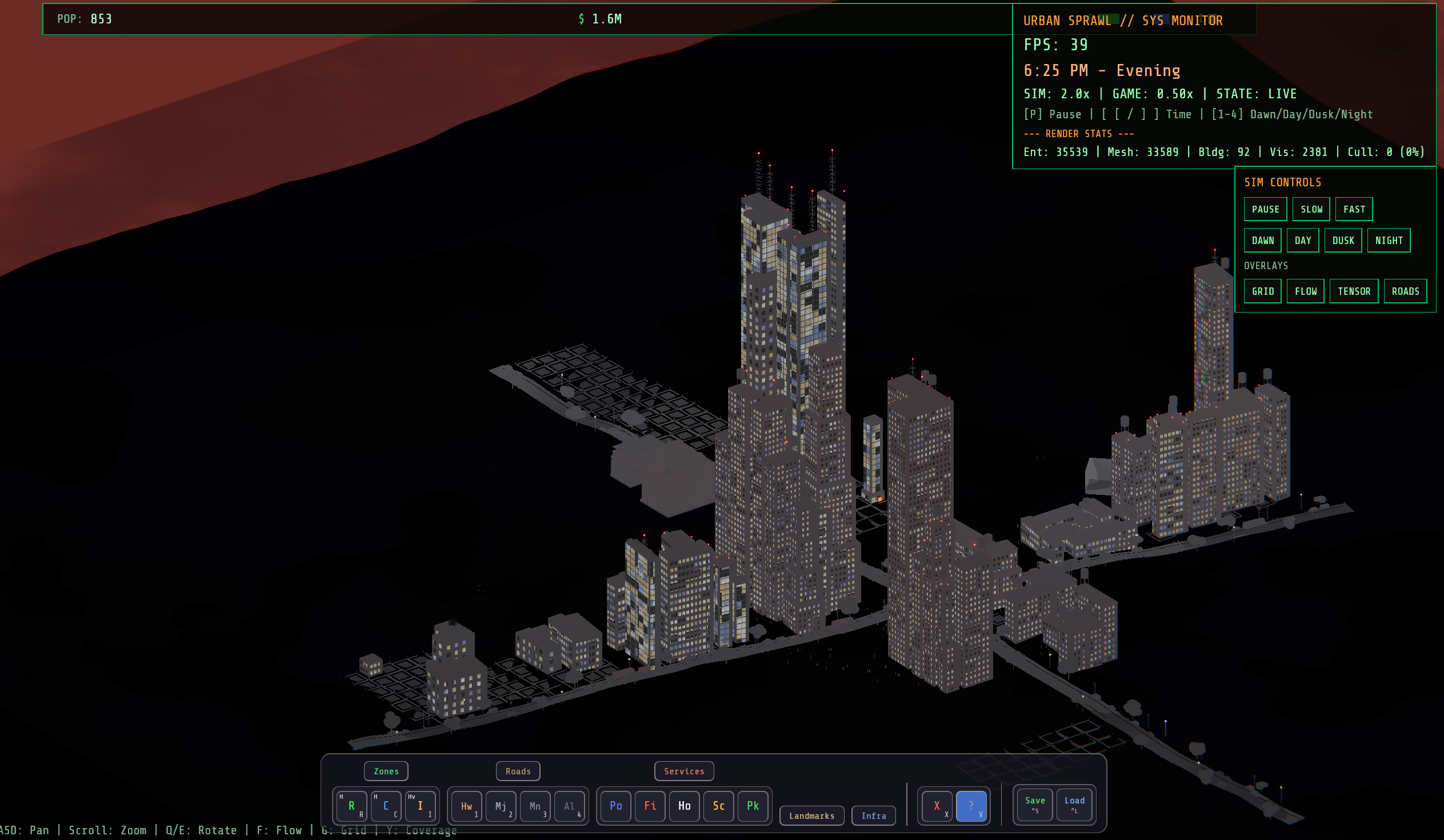Select the Fi fire service tool
This screenshot has height=840, width=1444.
pyautogui.click(x=650, y=806)
